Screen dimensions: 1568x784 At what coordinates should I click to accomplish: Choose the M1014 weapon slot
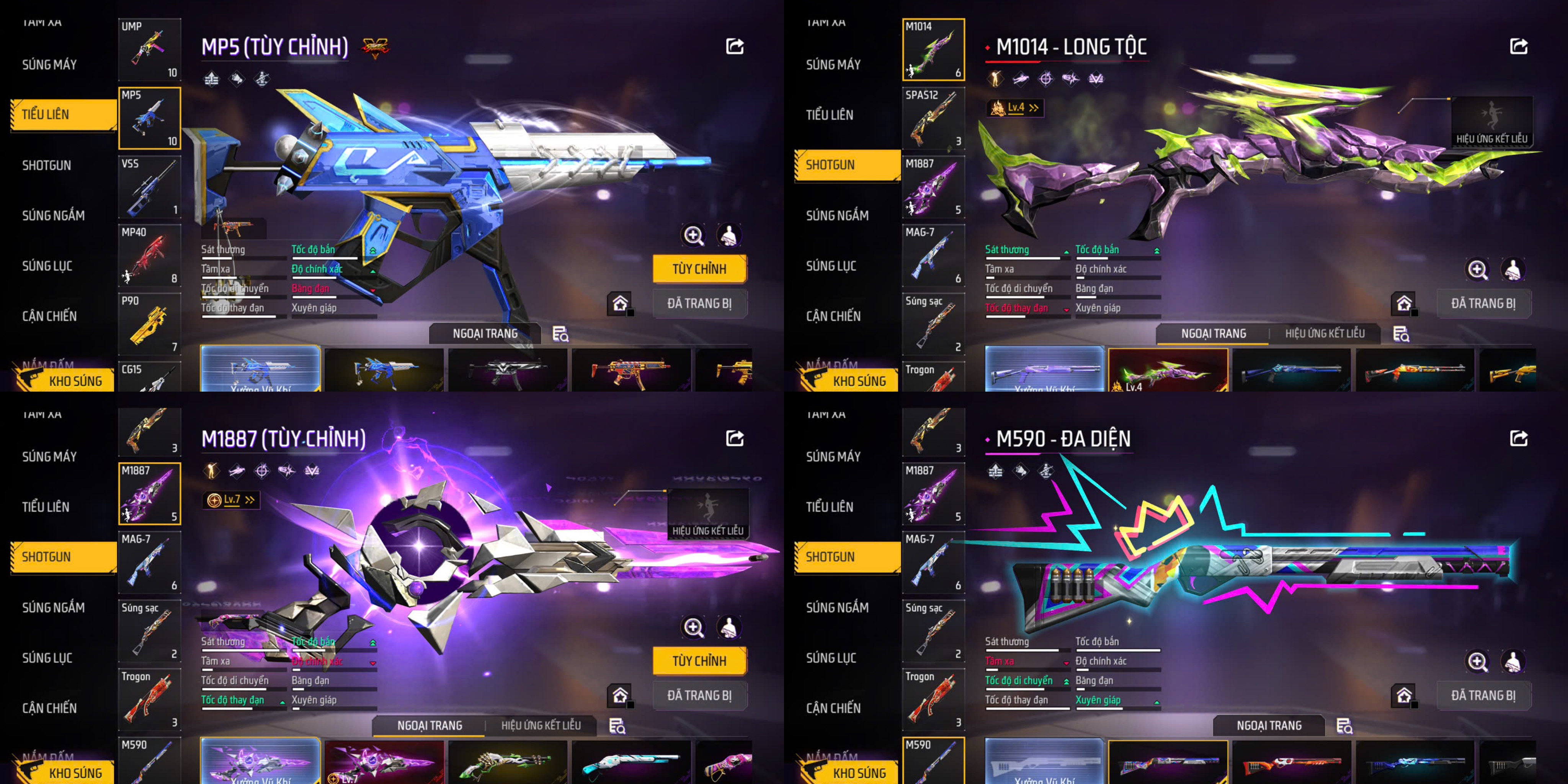[x=933, y=49]
